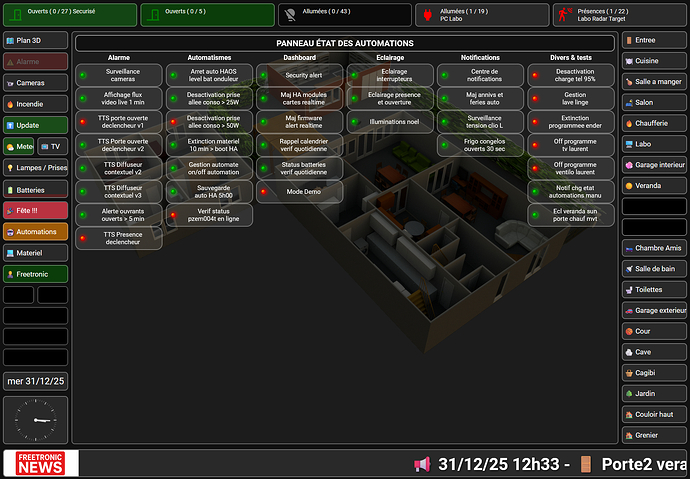Open the Batteries section
Viewport: 690px width, 479px height.
[x=36, y=189]
